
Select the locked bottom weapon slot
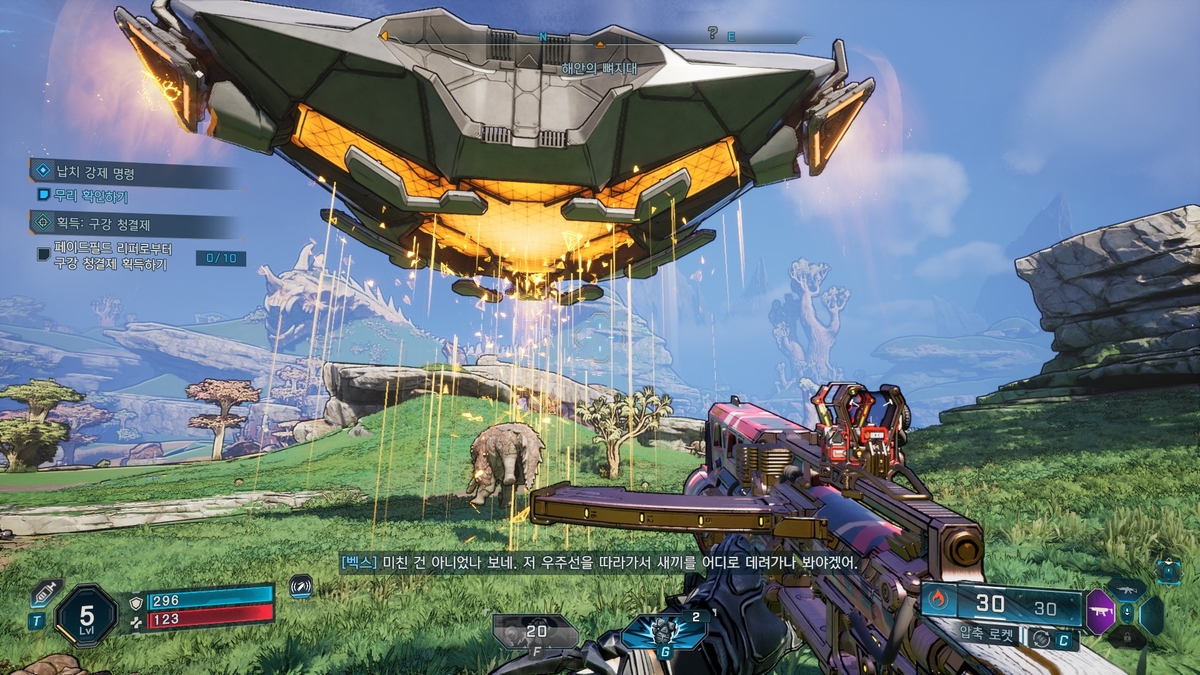coord(1127,638)
